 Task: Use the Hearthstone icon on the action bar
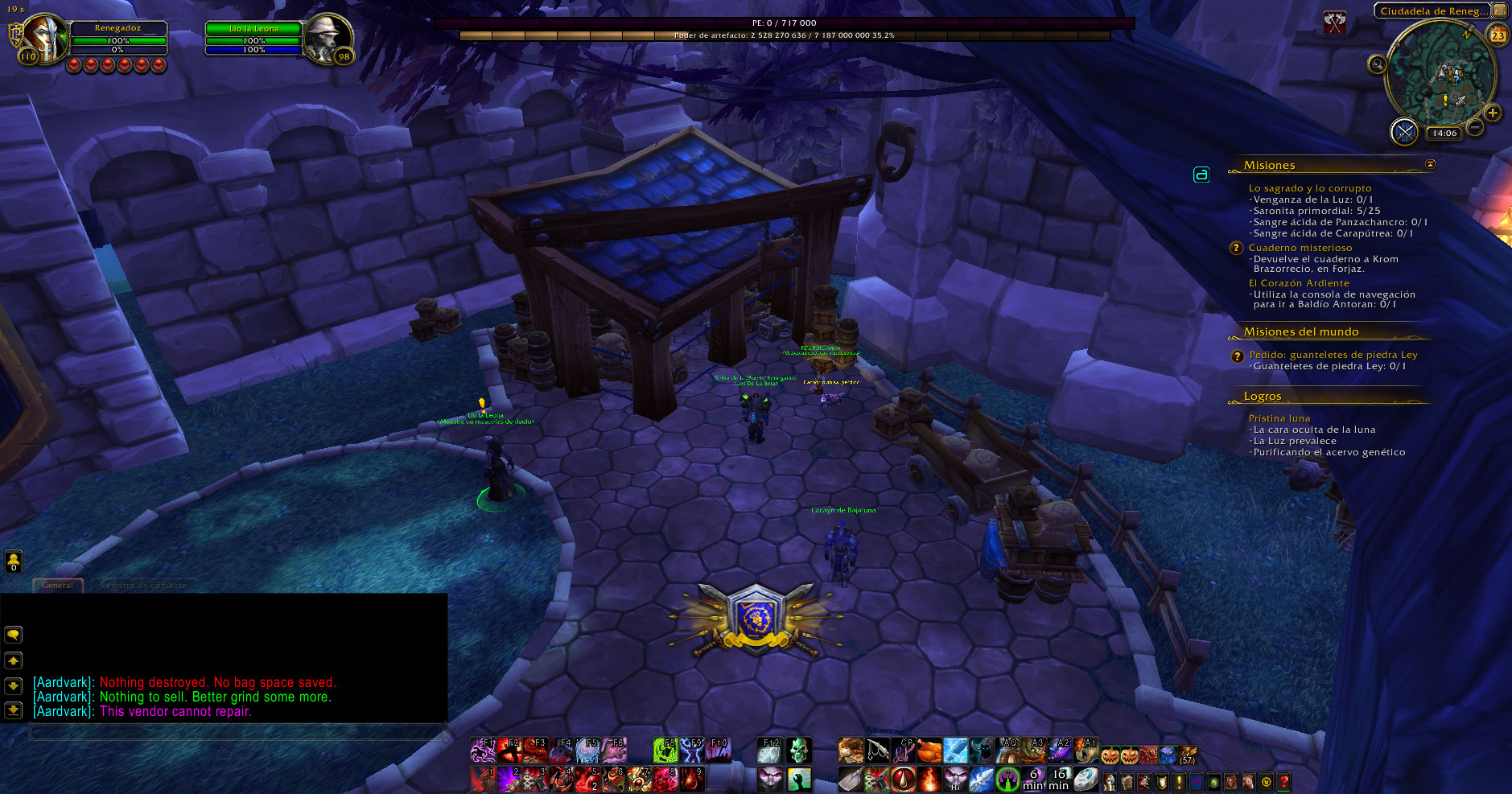click(x=1086, y=779)
